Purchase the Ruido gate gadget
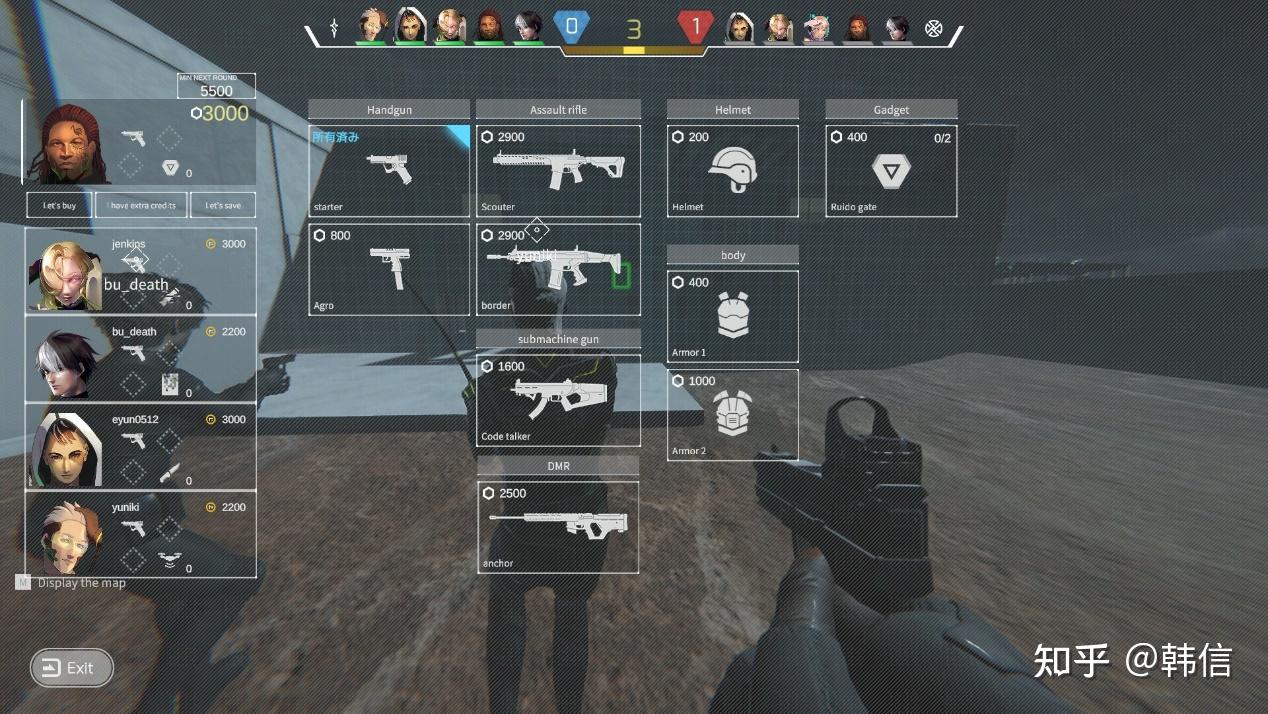Viewport: 1268px width, 714px height. click(x=891, y=171)
